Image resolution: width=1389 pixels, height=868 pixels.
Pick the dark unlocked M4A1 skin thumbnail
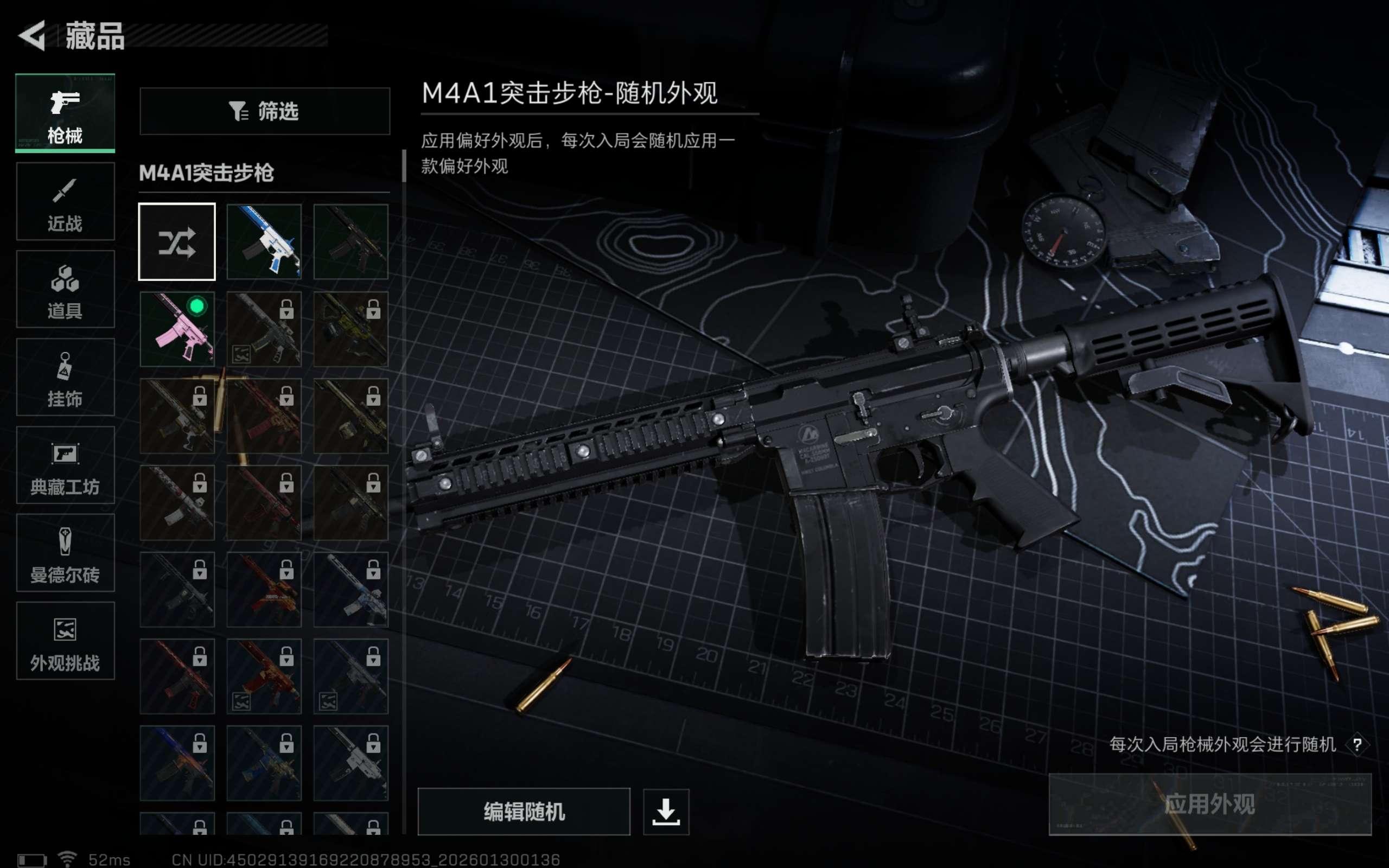tap(351, 242)
